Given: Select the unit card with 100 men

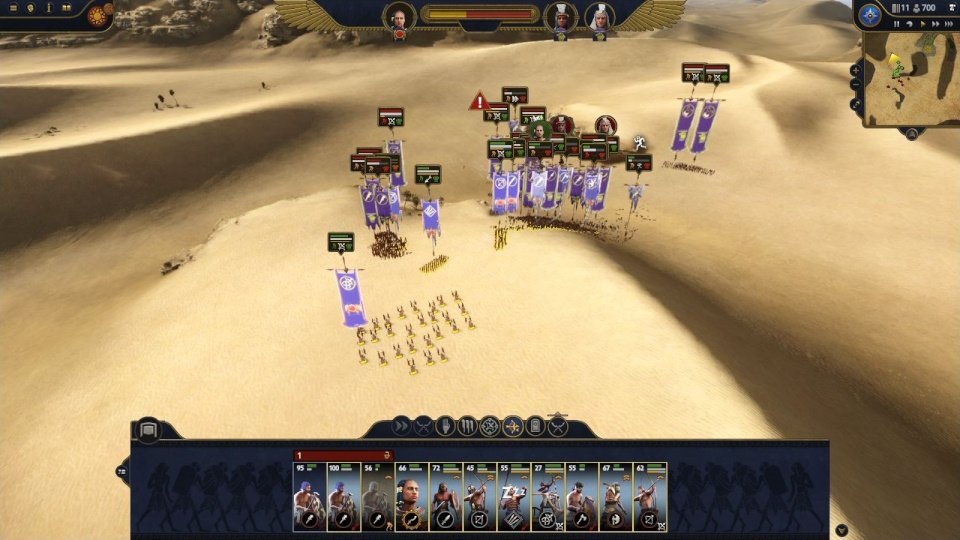Looking at the screenshot, I should pos(343,497).
